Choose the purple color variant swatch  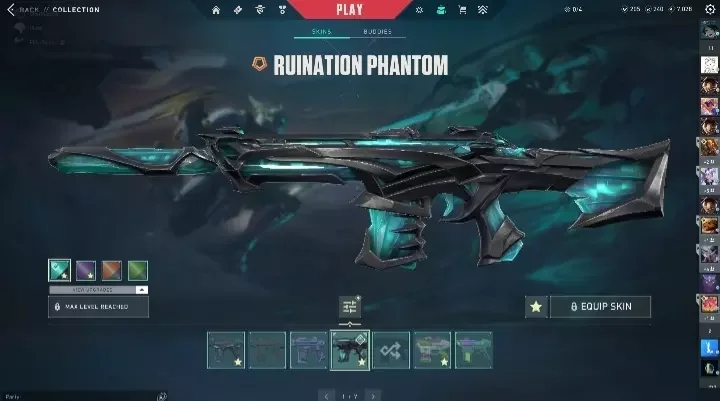coord(86,269)
